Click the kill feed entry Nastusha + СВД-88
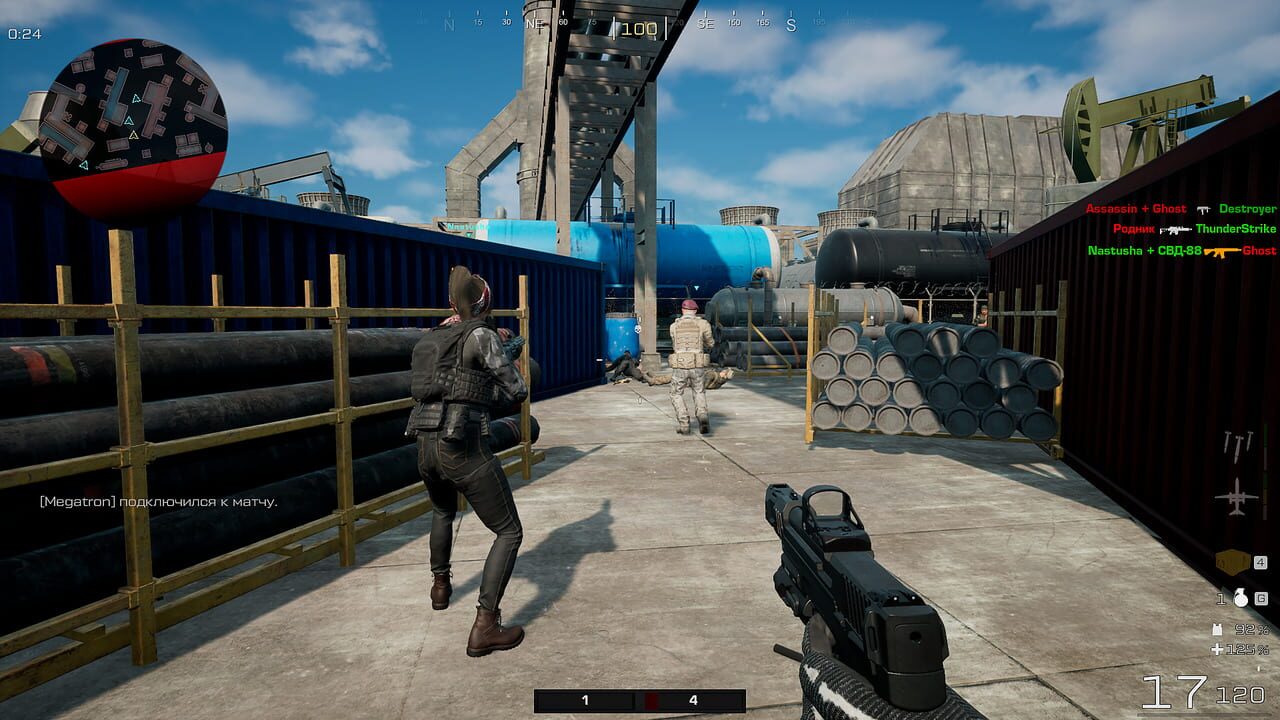Image resolution: width=1280 pixels, height=720 pixels. tap(1142, 250)
